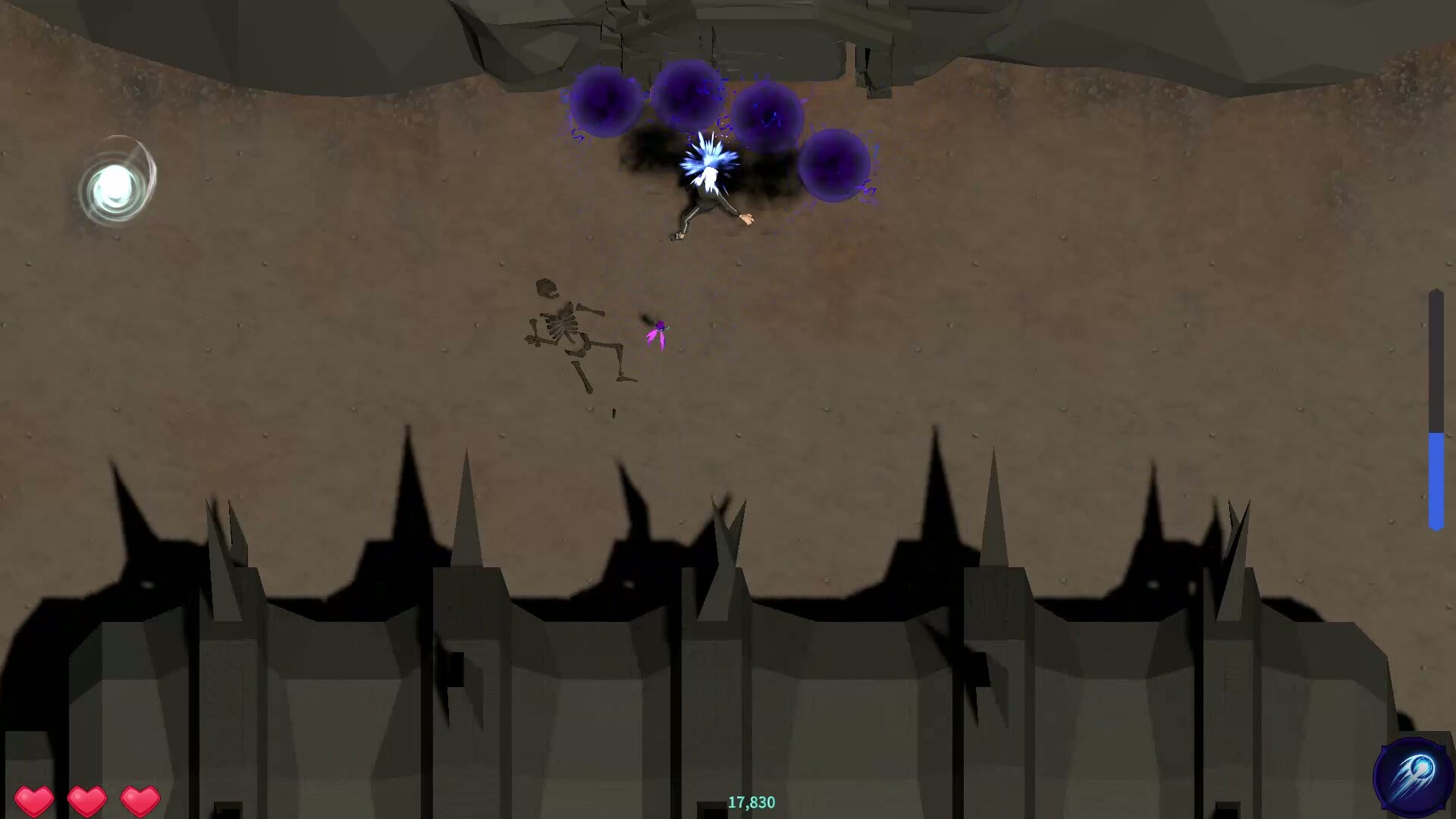Click the blue energy bar on the right
The width and height of the screenshot is (1456, 819).
point(1436,478)
